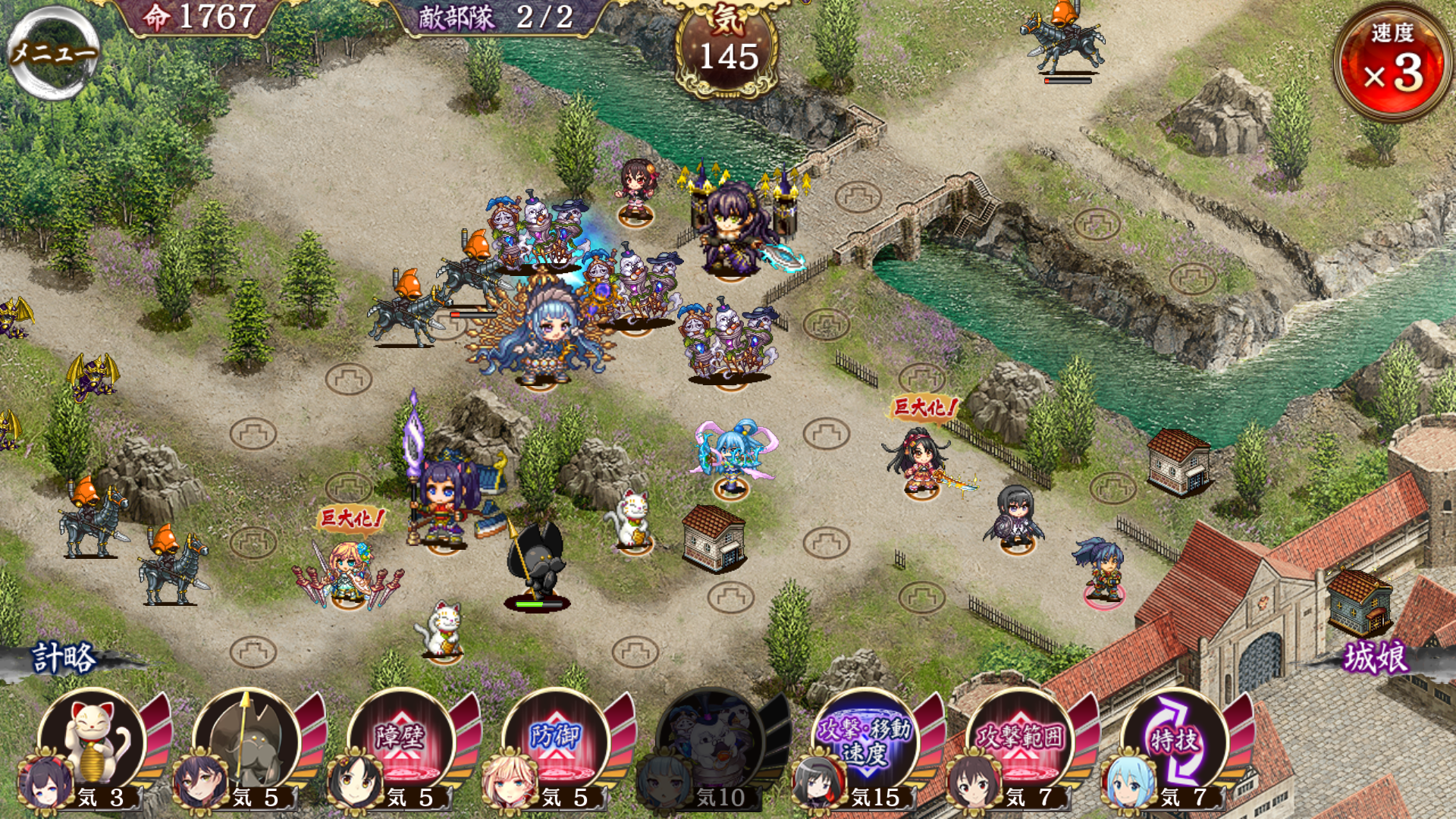
Task: Switch to the 城娘 castle girl panel
Action: tap(1376, 657)
